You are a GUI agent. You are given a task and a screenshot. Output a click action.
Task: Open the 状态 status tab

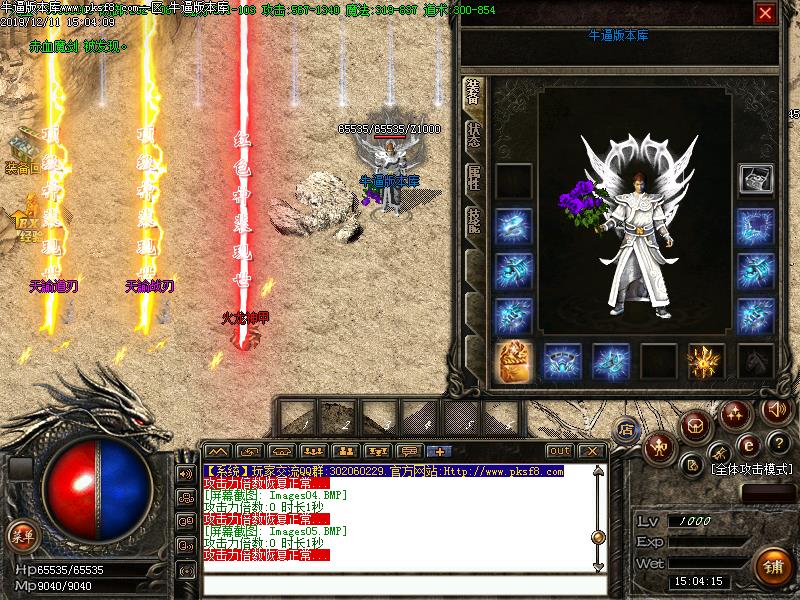(473, 137)
